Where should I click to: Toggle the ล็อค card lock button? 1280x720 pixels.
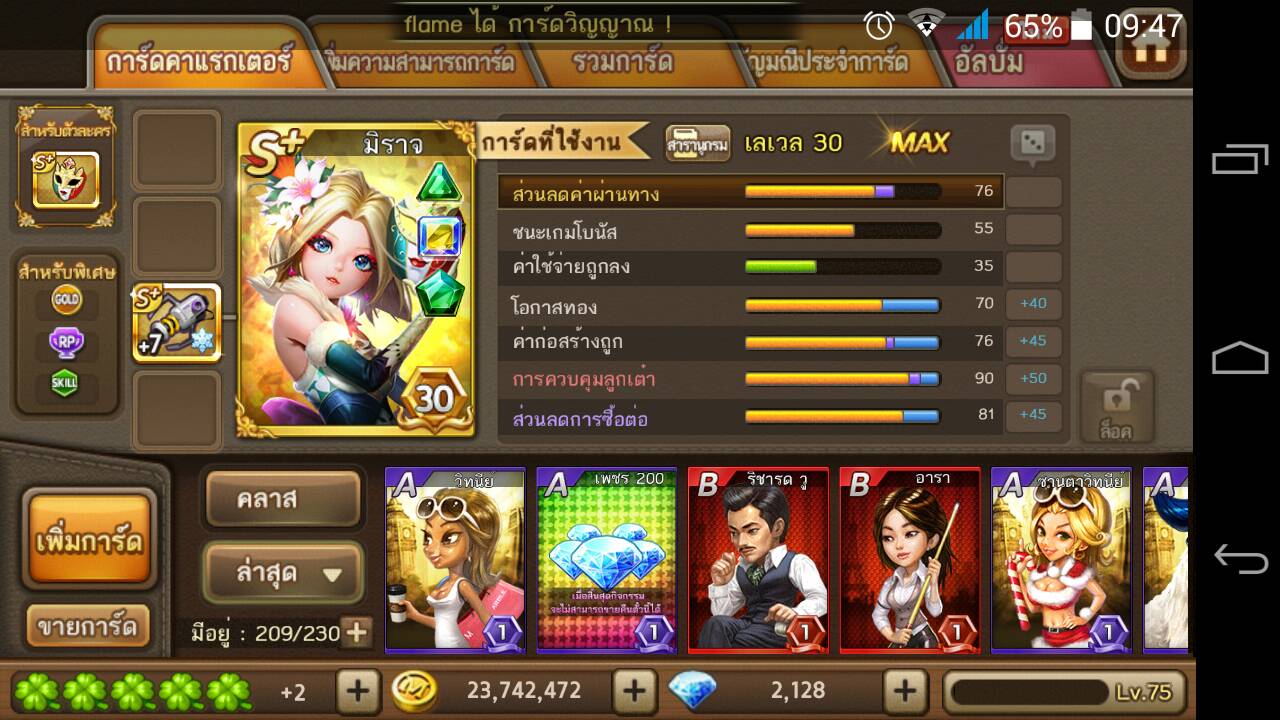1116,408
